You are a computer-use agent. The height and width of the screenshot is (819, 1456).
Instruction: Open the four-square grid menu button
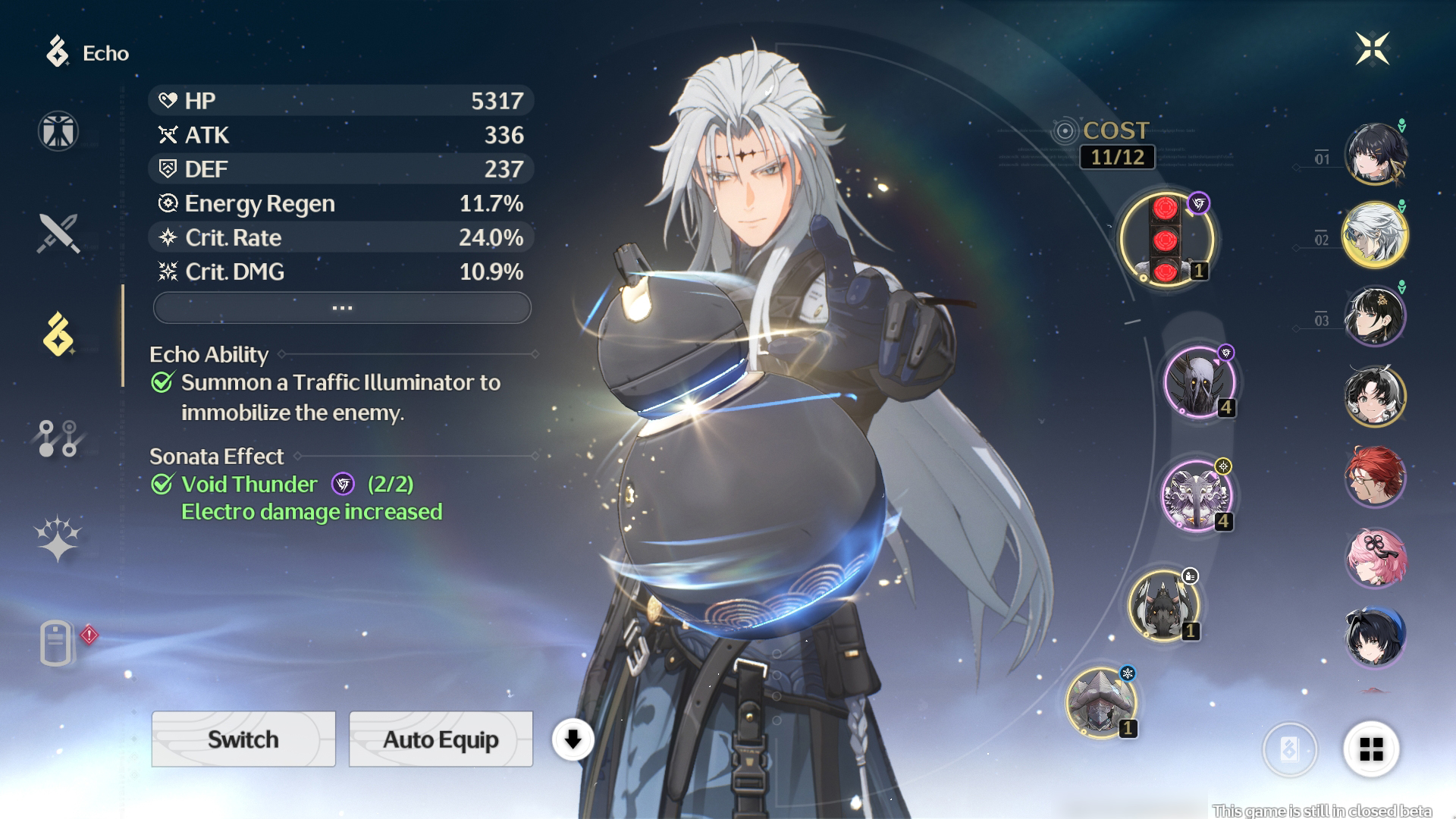[1371, 749]
